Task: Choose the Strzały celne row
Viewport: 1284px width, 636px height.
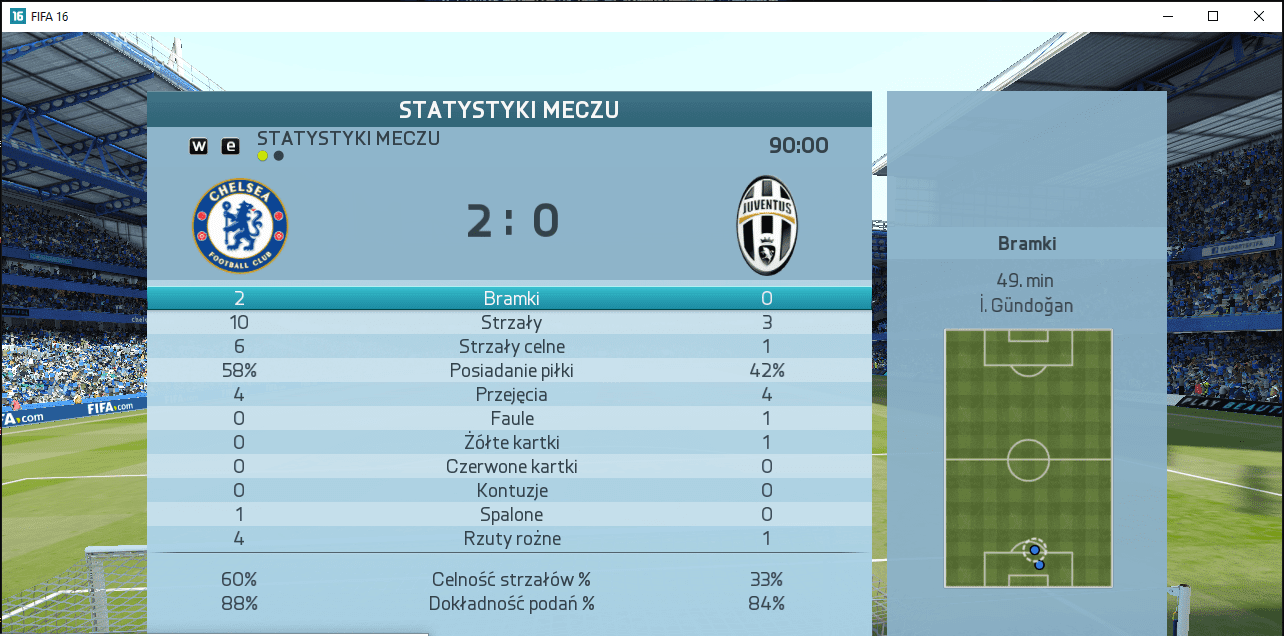Action: tap(511, 347)
